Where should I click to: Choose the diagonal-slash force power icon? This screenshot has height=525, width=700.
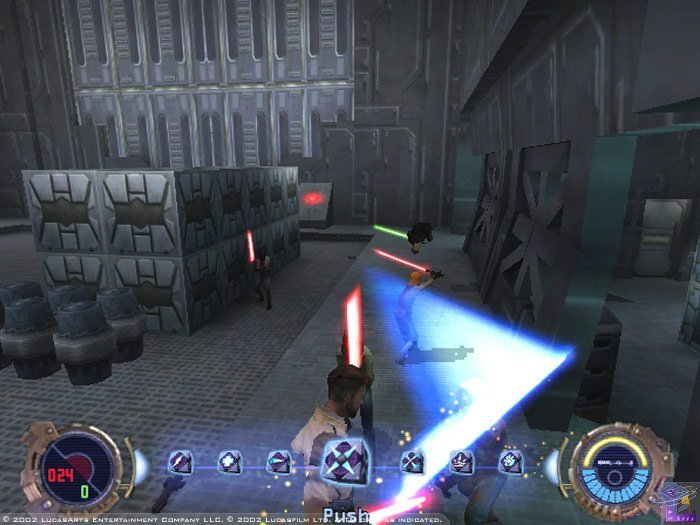(181, 462)
